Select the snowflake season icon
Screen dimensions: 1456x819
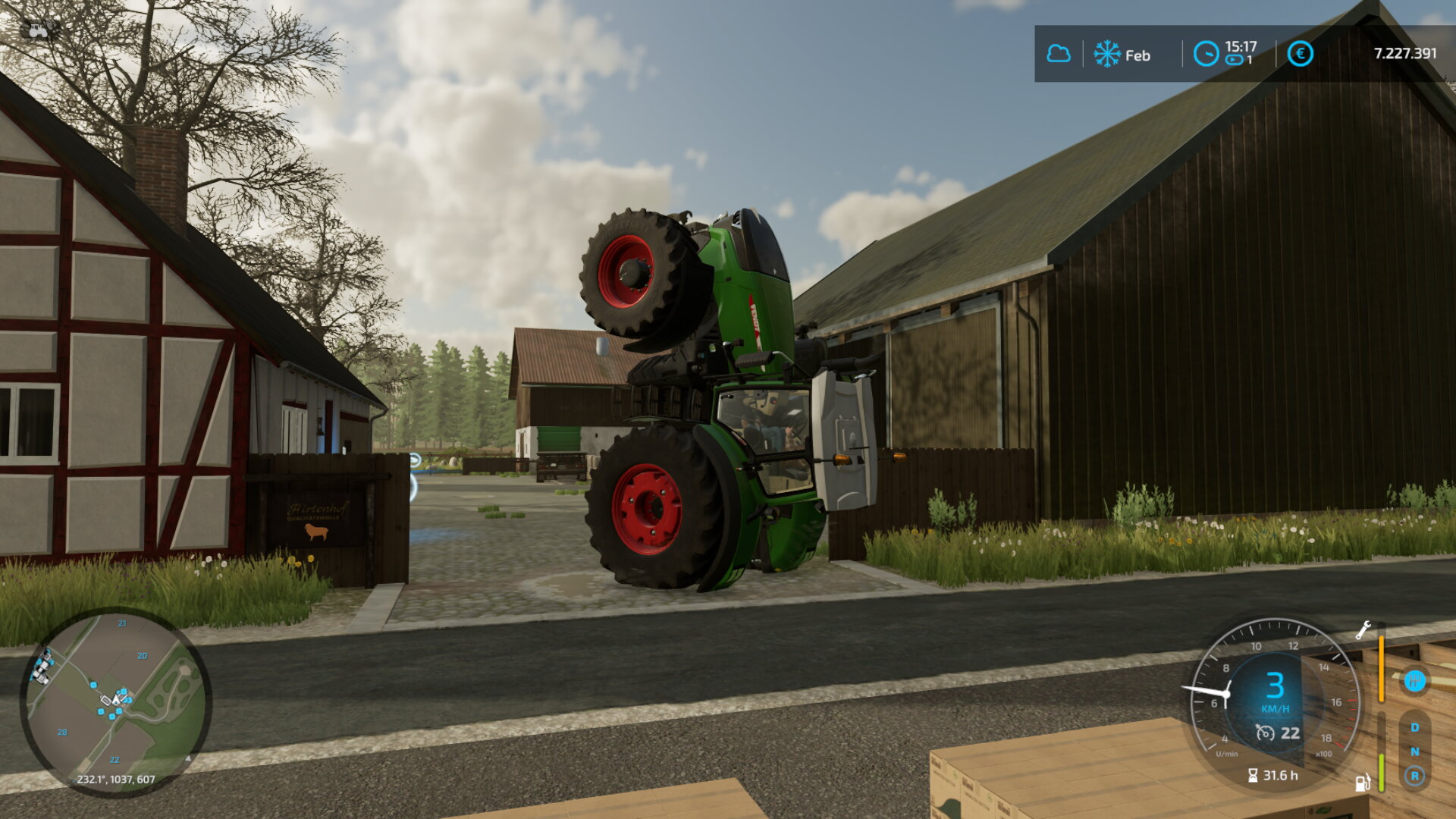[x=1107, y=54]
